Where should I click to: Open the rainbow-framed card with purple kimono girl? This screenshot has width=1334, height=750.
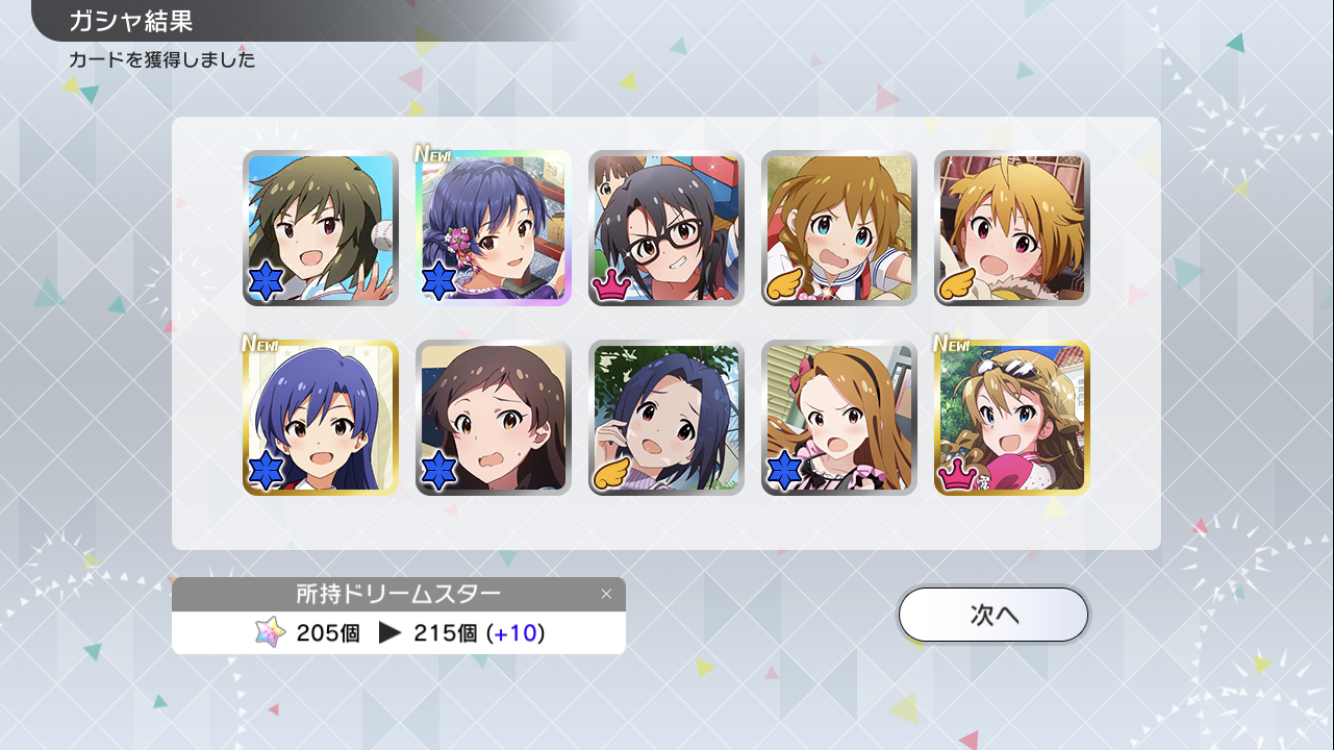coord(493,228)
